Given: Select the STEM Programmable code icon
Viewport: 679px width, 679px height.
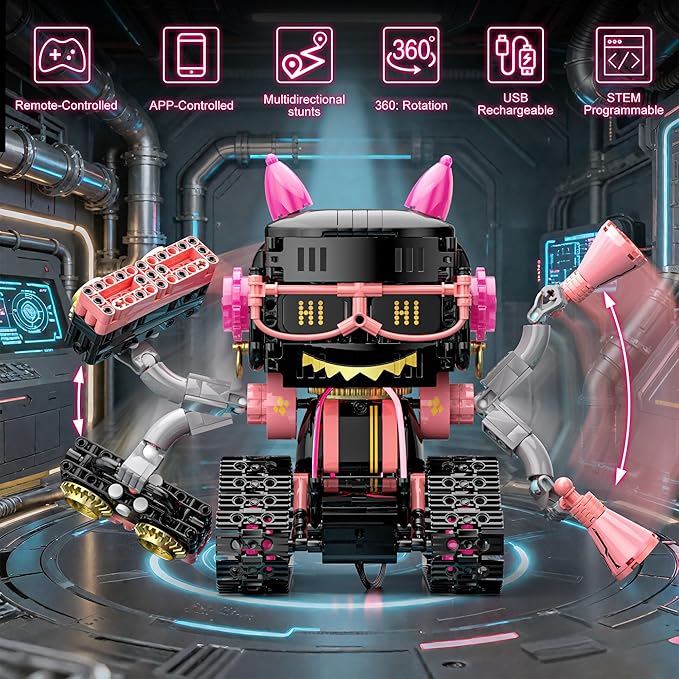Looking at the screenshot, I should (623, 54).
